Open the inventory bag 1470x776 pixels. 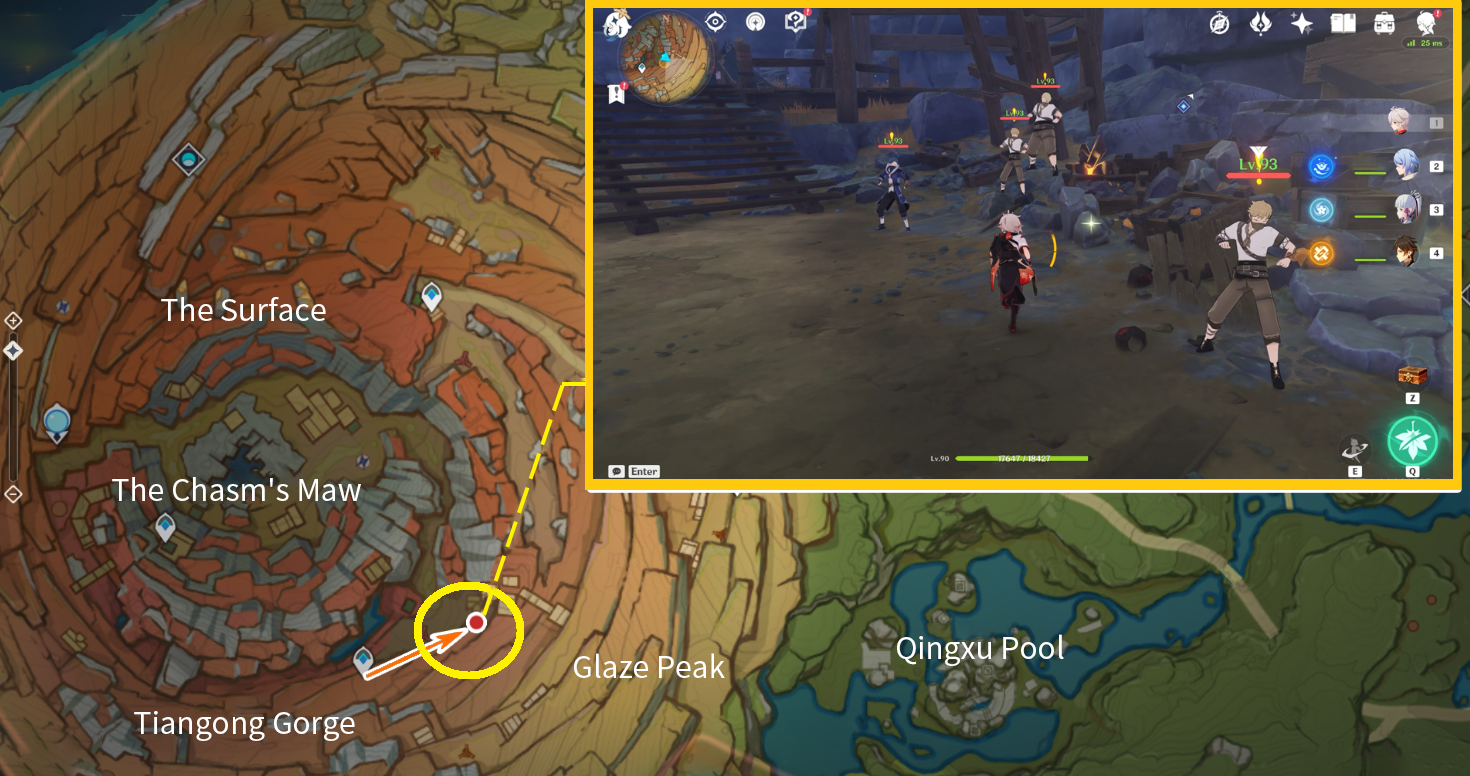1384,22
